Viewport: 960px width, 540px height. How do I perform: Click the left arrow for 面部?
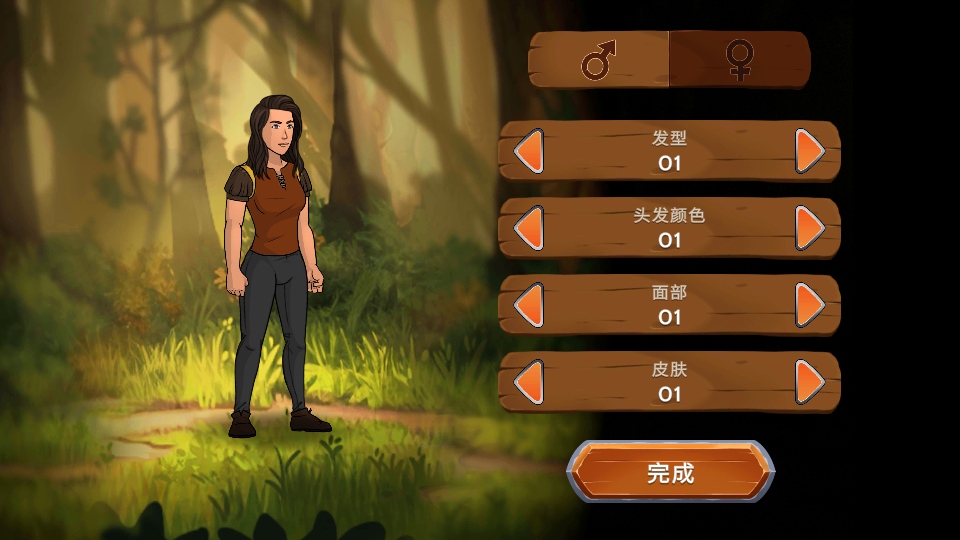(x=528, y=305)
